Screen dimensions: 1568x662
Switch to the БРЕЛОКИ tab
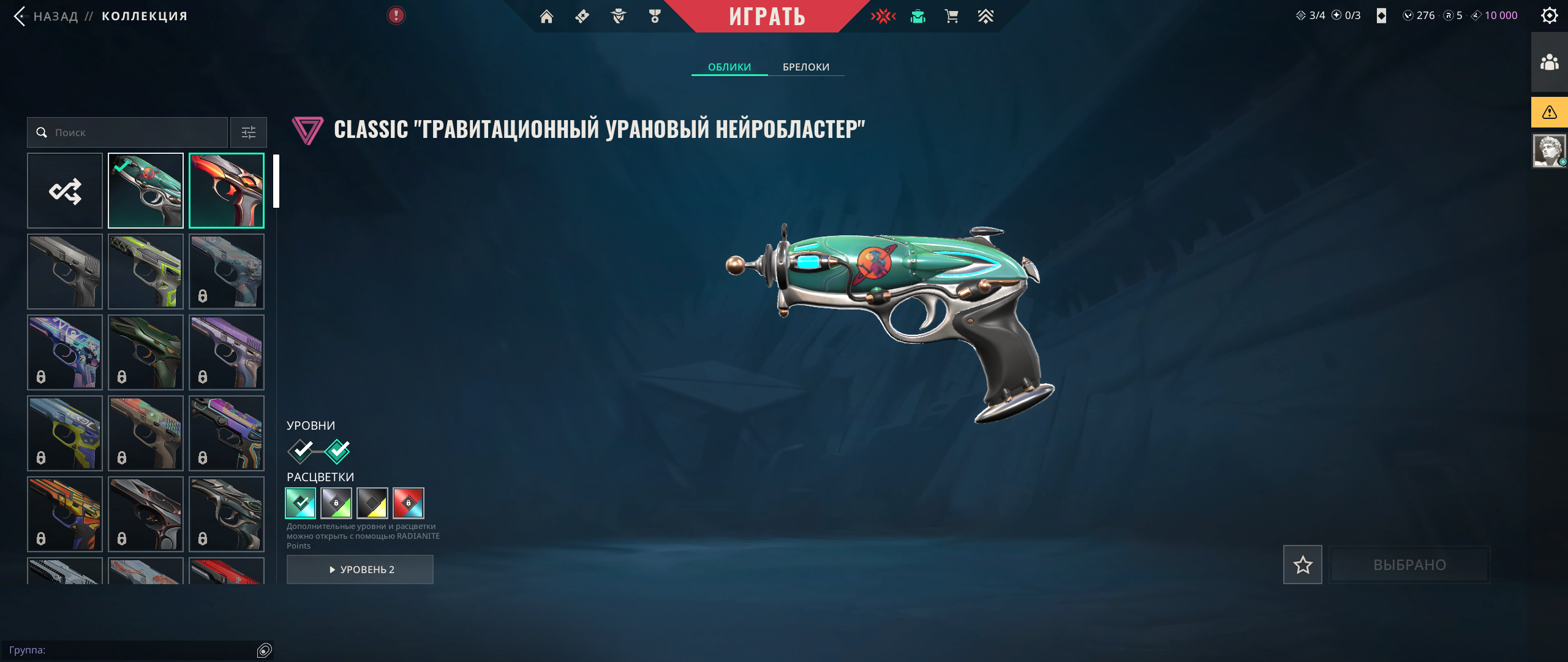[x=805, y=67]
